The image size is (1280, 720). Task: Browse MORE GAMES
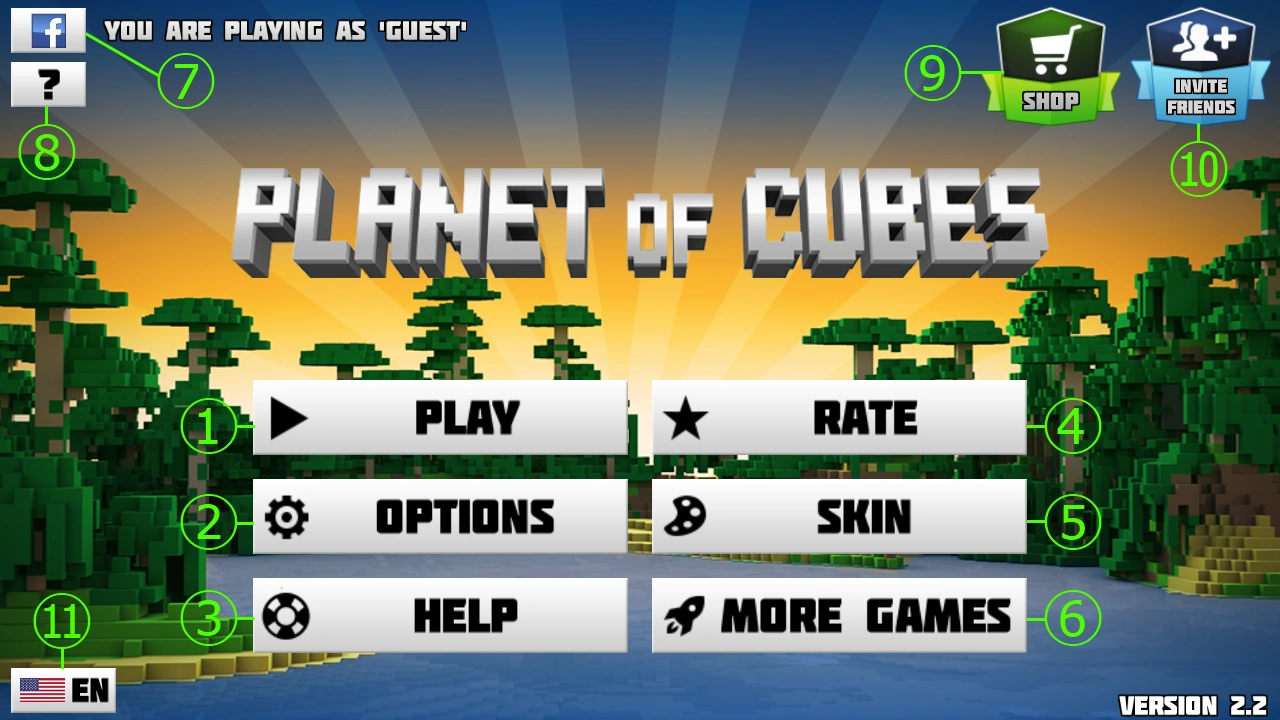[838, 614]
